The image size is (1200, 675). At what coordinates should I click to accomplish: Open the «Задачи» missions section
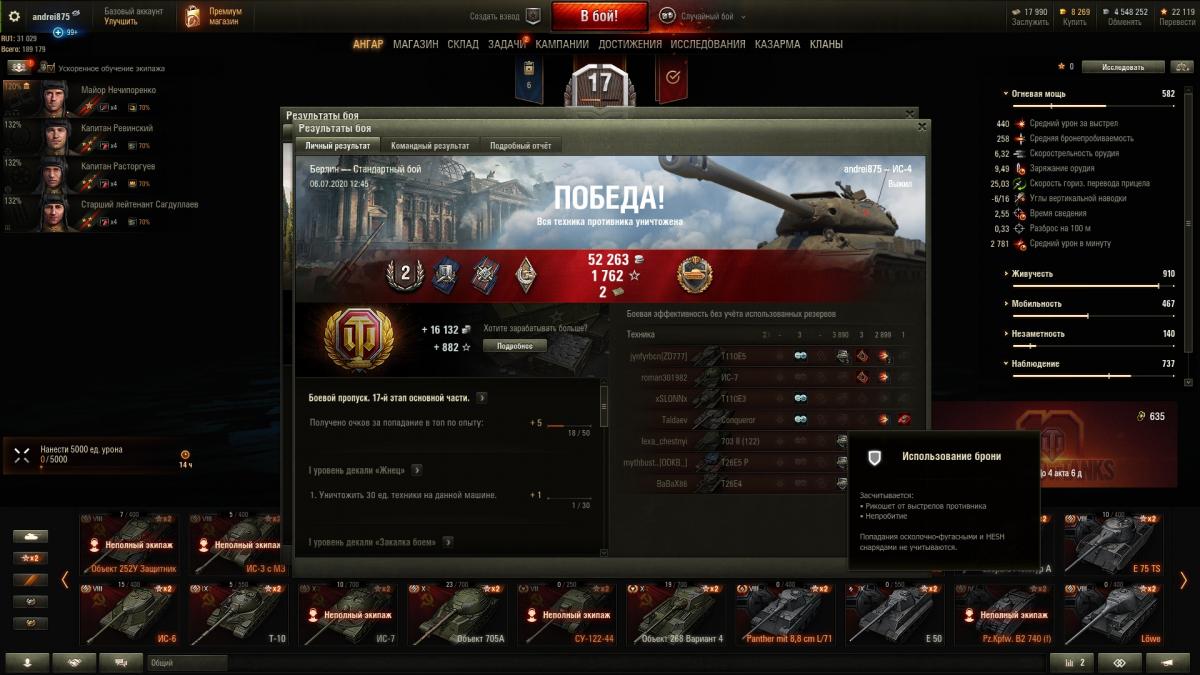[x=507, y=44]
